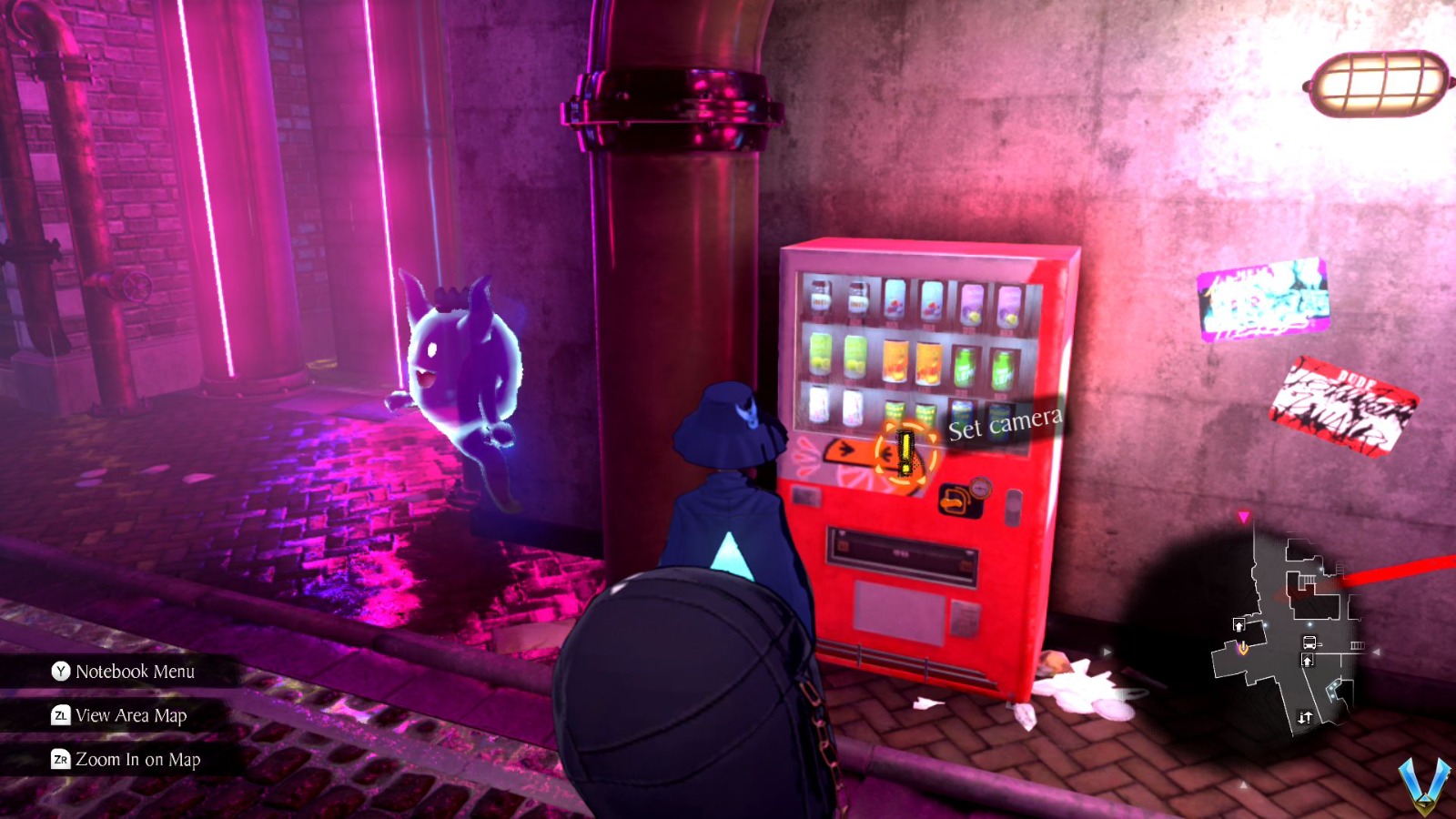Click the ZR button icon for map zoom

62,760
